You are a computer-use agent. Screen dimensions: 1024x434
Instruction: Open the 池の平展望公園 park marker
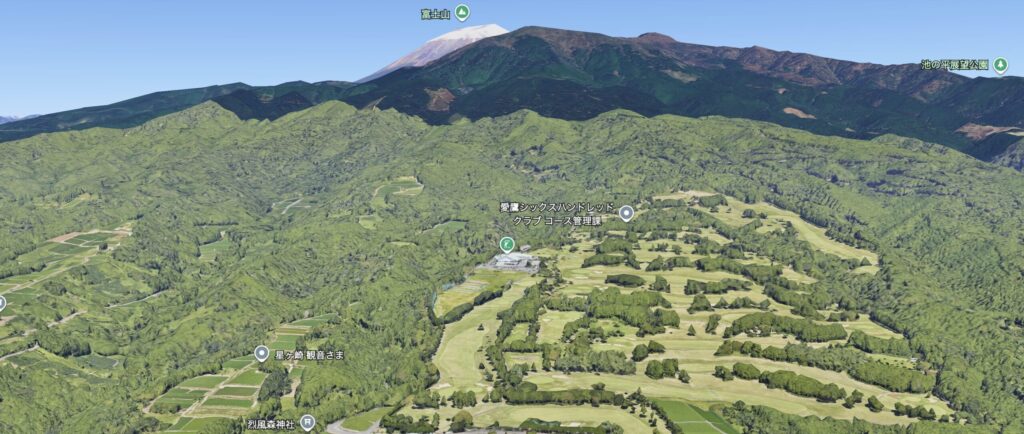(1000, 65)
